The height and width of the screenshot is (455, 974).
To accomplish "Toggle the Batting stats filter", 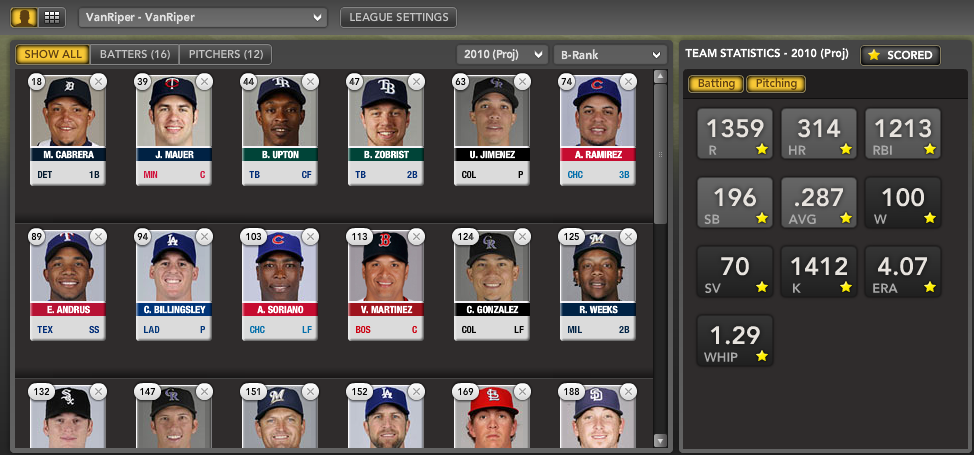I will (x=715, y=84).
